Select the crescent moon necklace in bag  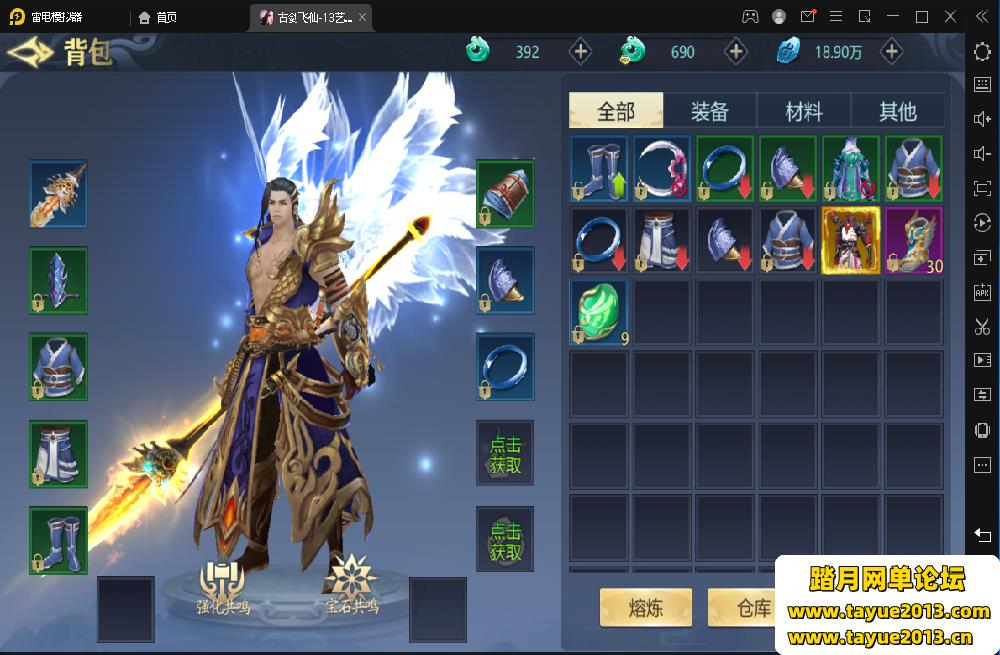pyautogui.click(x=662, y=167)
